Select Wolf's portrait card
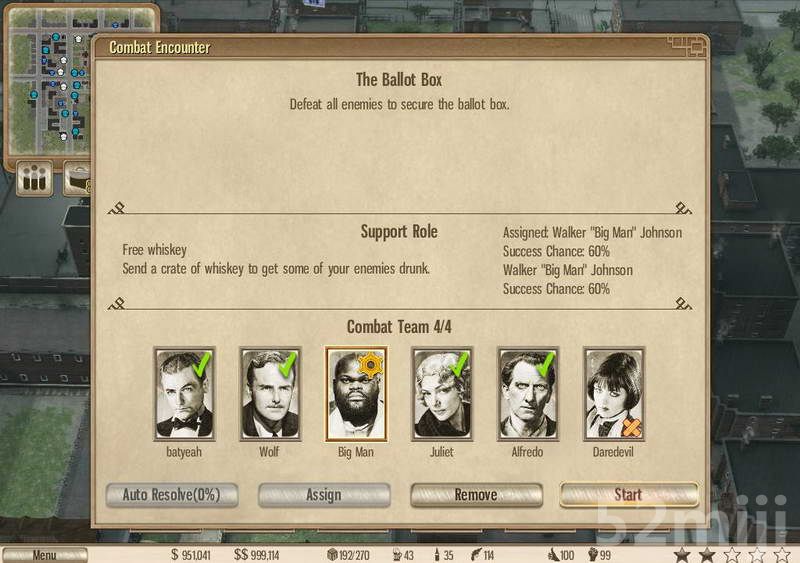The height and width of the screenshot is (563, 800). coord(270,394)
